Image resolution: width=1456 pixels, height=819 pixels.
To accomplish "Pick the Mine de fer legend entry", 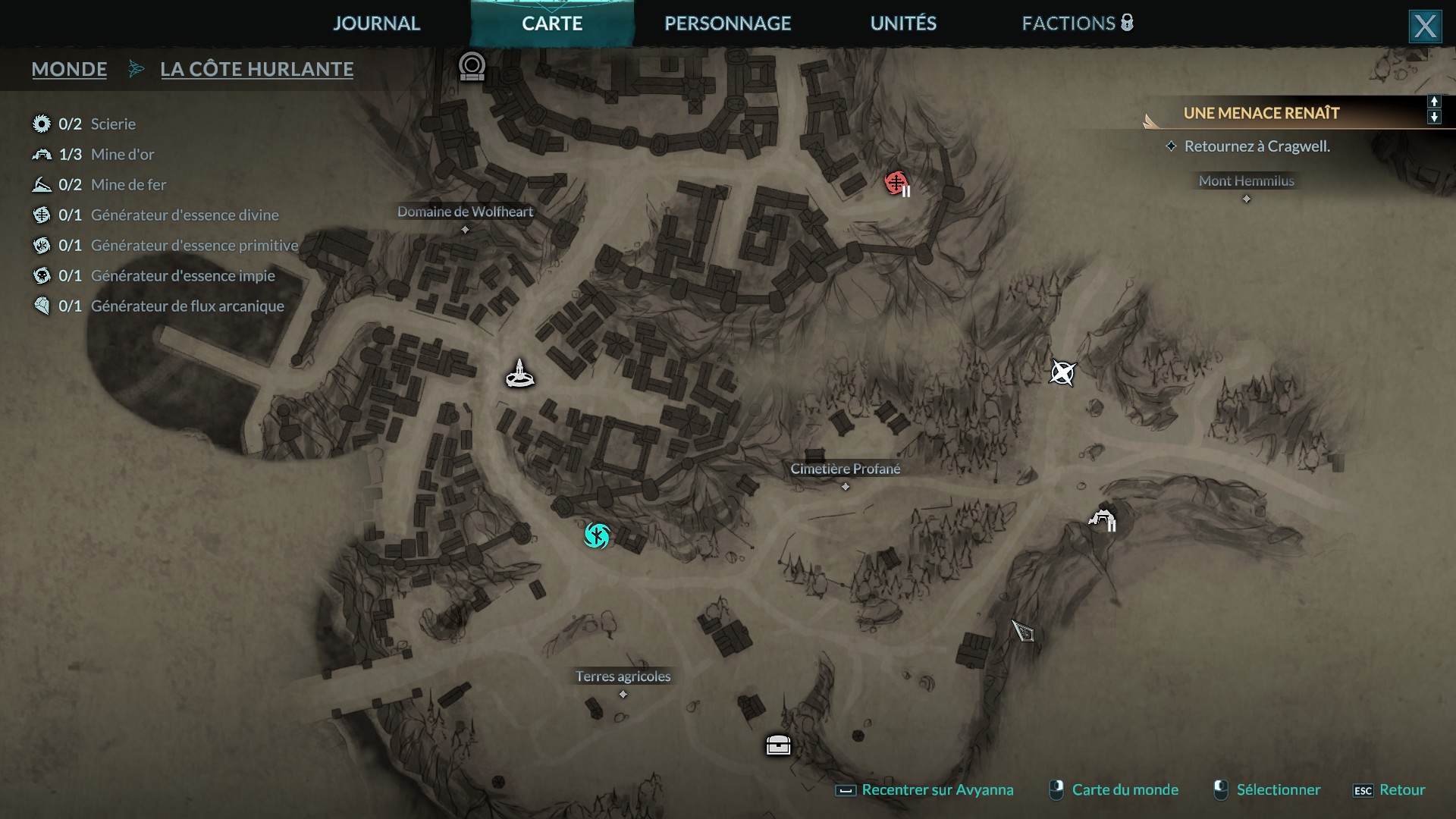I will [127, 184].
